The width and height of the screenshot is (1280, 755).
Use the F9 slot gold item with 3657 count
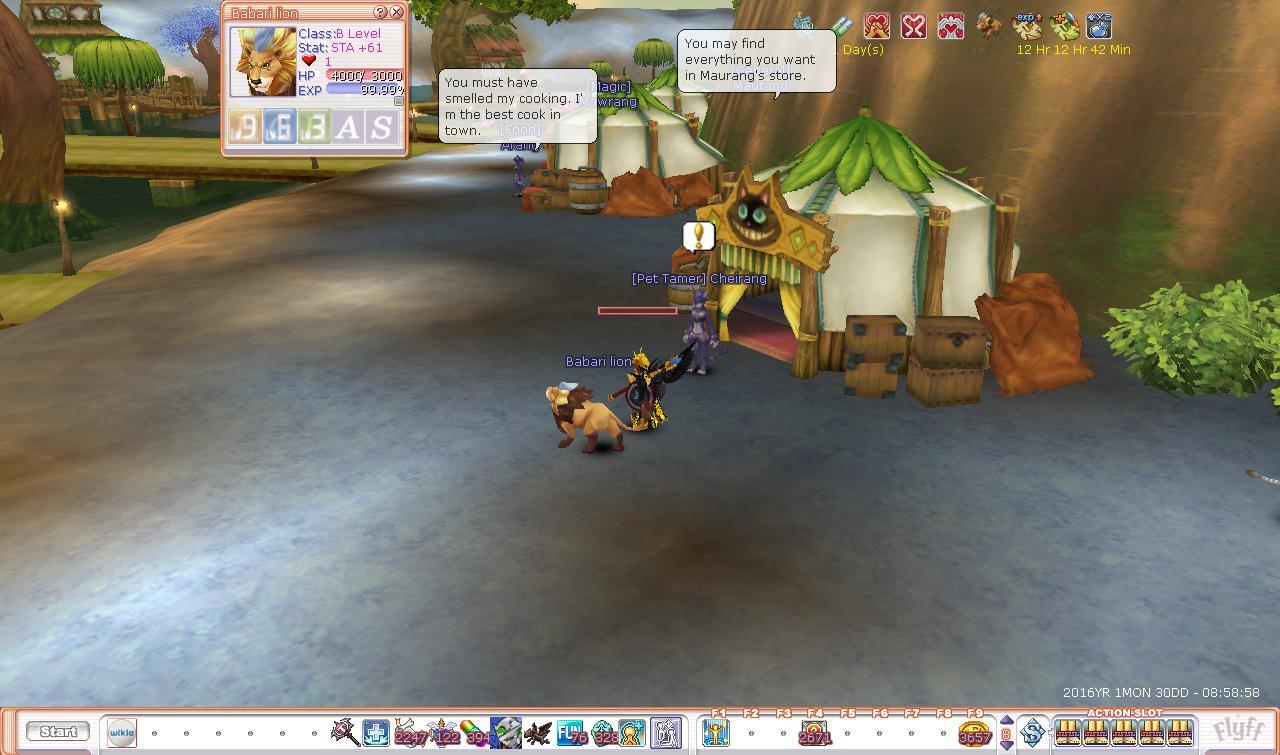[974, 733]
